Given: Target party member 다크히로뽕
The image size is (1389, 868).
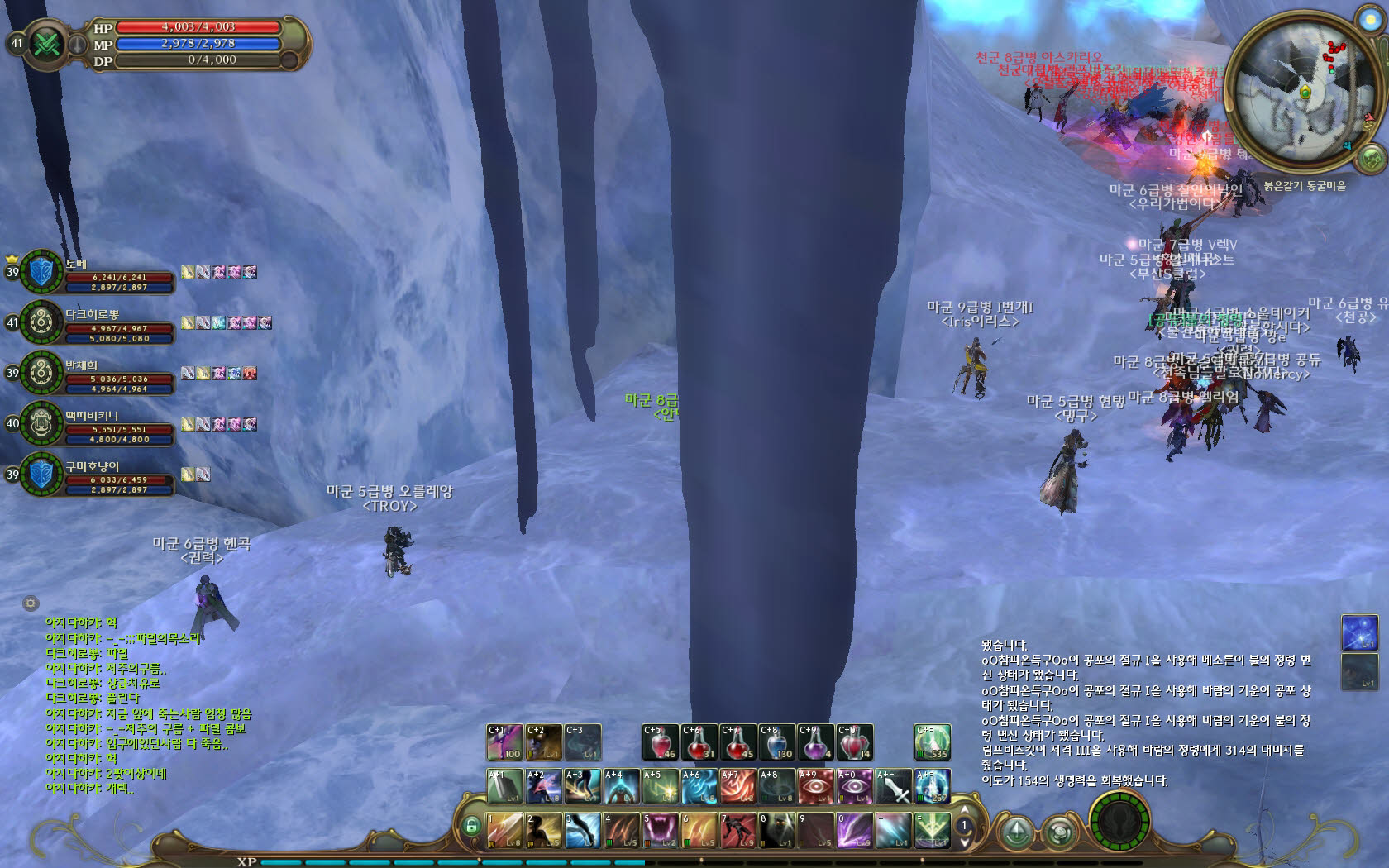Looking at the screenshot, I should click(x=41, y=322).
